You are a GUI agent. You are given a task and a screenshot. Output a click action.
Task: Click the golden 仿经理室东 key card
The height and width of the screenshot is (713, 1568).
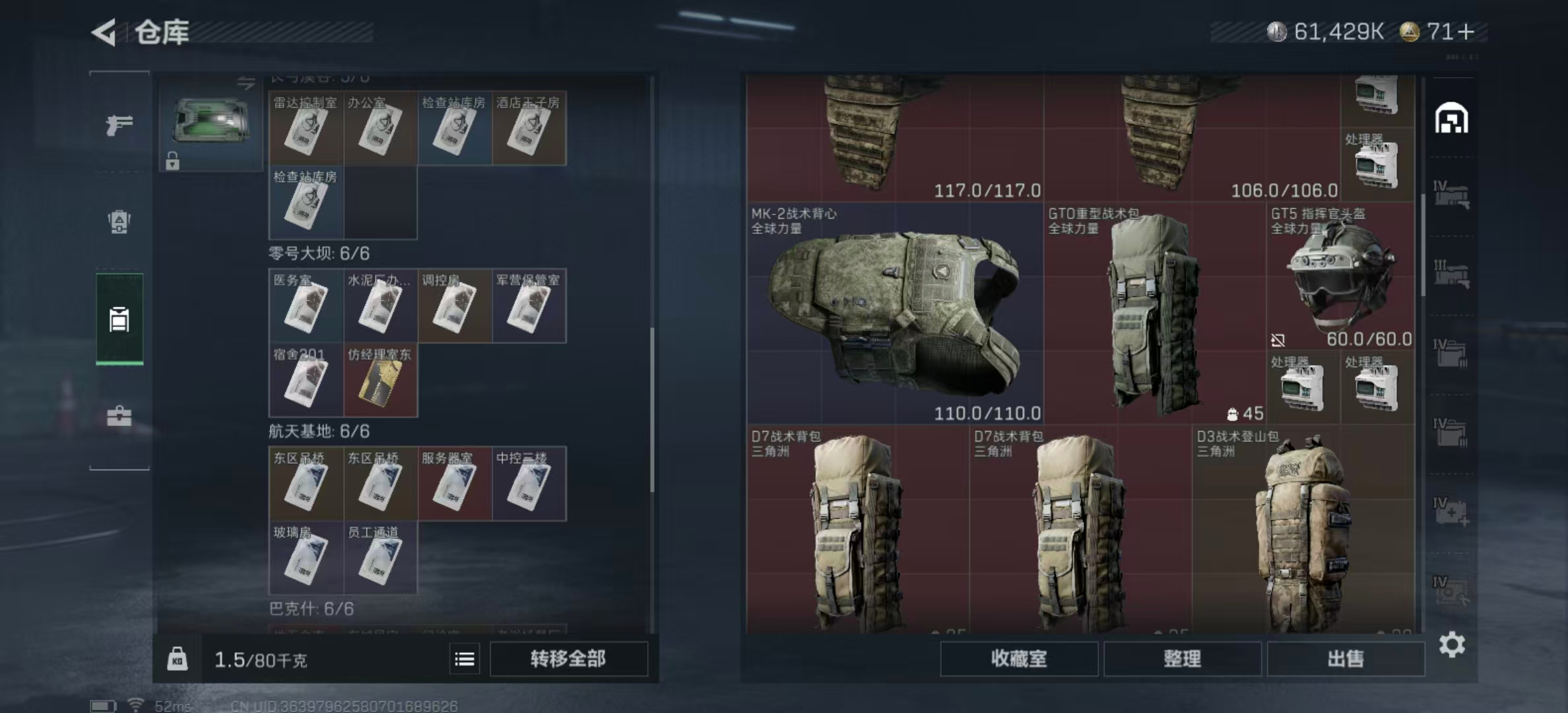coord(380,380)
